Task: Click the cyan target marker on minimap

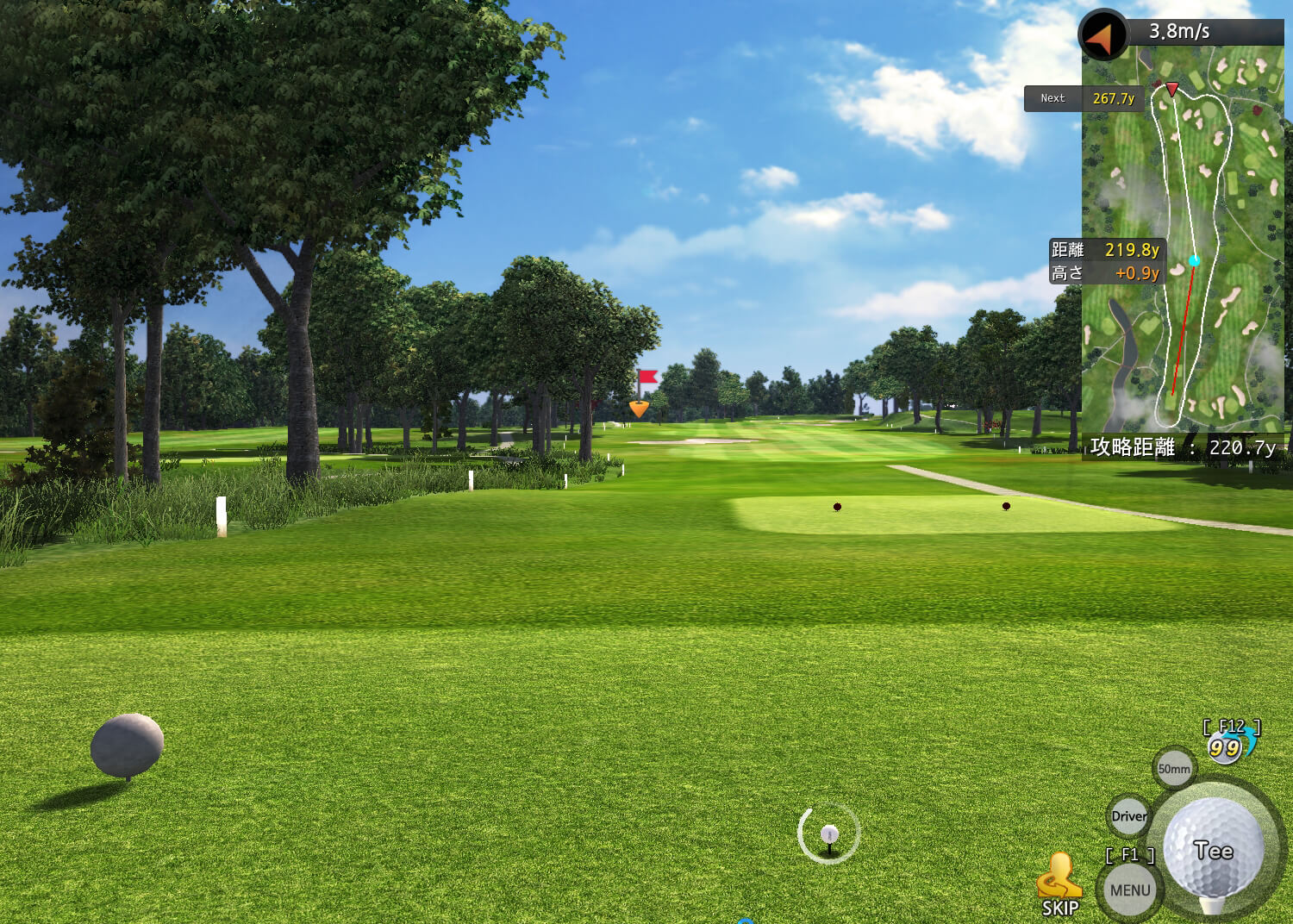Action: pos(1194,260)
